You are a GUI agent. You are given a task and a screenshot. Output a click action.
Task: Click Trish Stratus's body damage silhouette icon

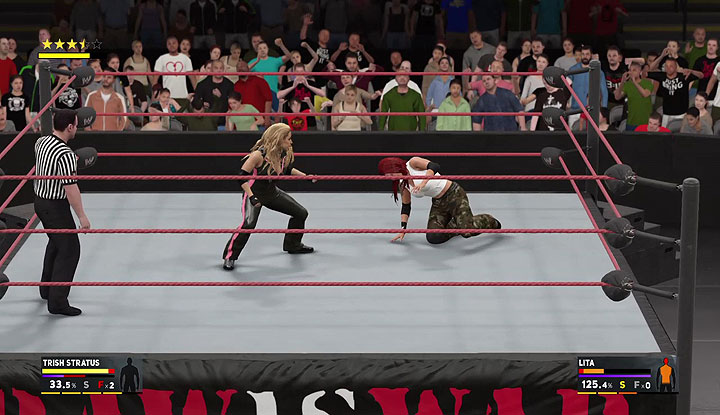point(130,375)
